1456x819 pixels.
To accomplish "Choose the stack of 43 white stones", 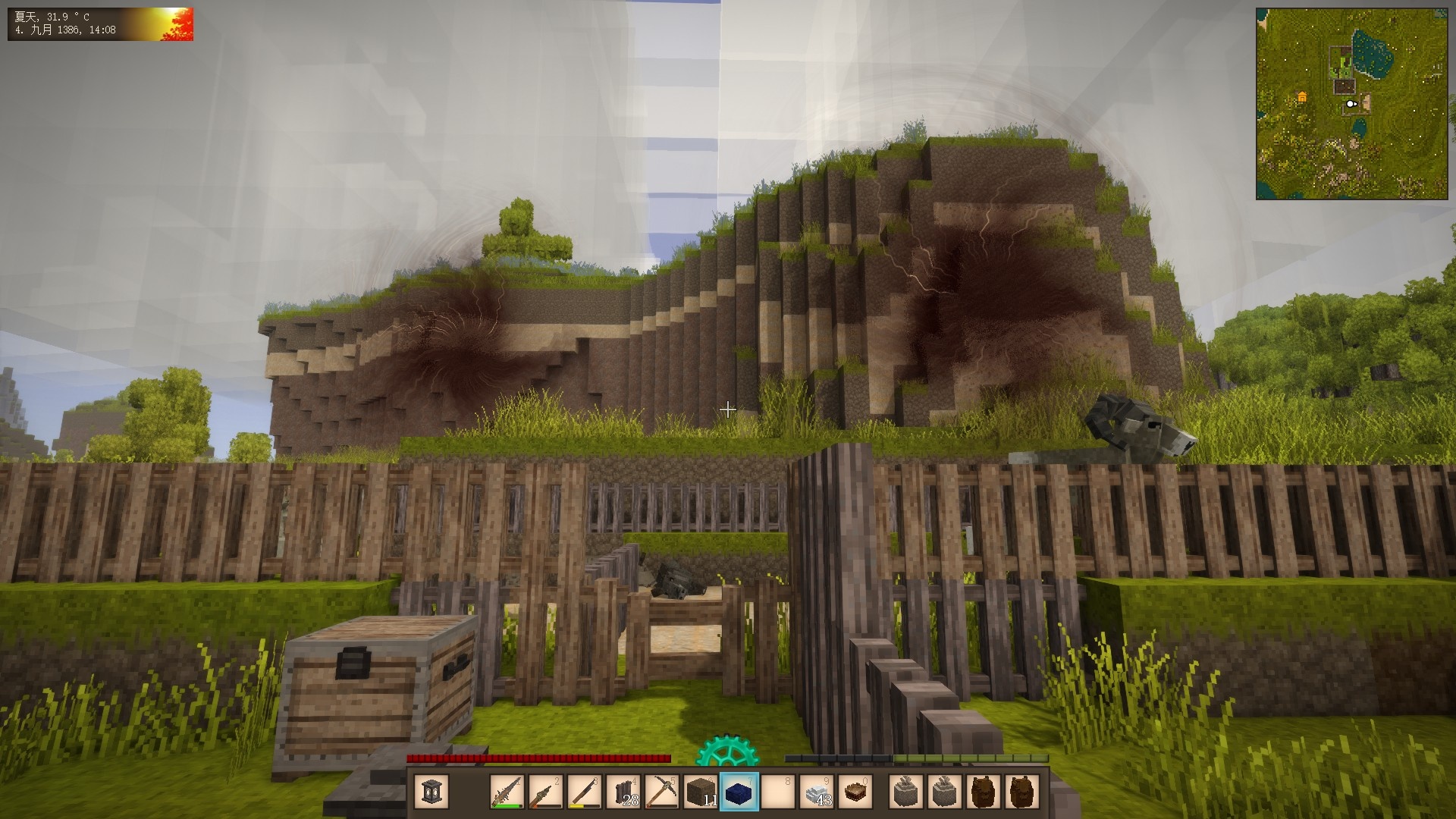I will (817, 792).
